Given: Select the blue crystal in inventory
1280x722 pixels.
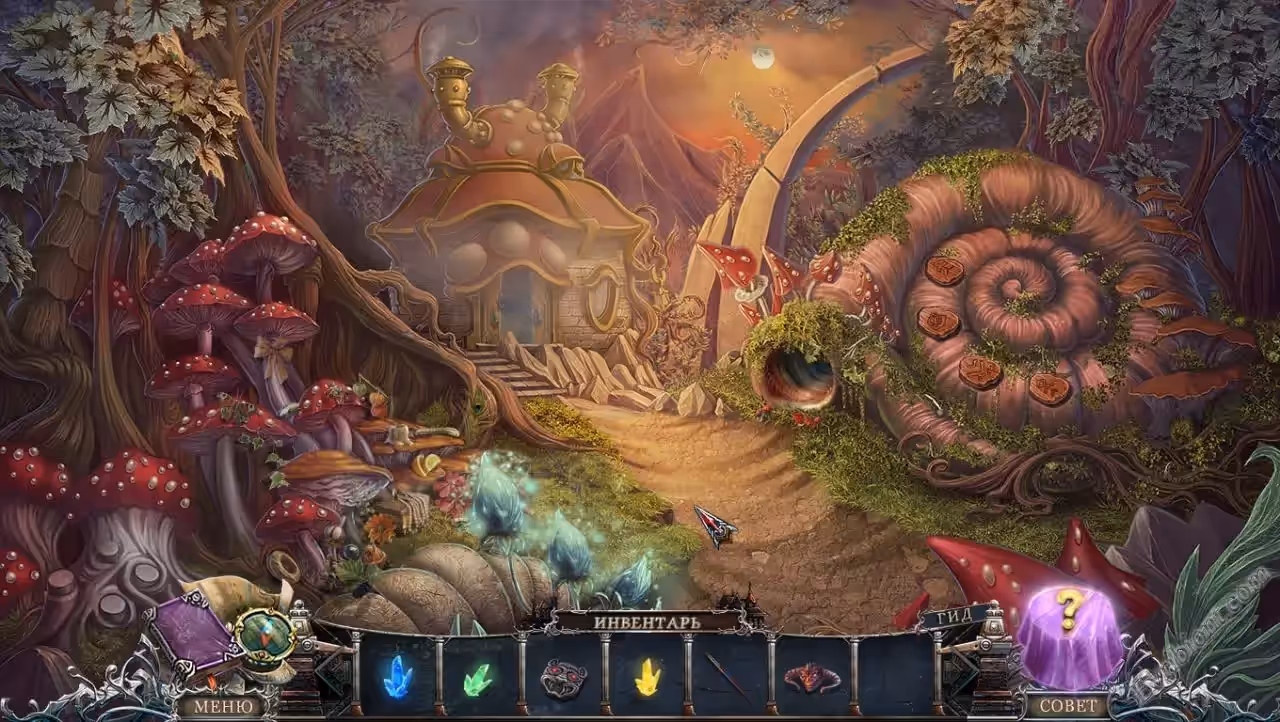Looking at the screenshot, I should coord(397,676).
